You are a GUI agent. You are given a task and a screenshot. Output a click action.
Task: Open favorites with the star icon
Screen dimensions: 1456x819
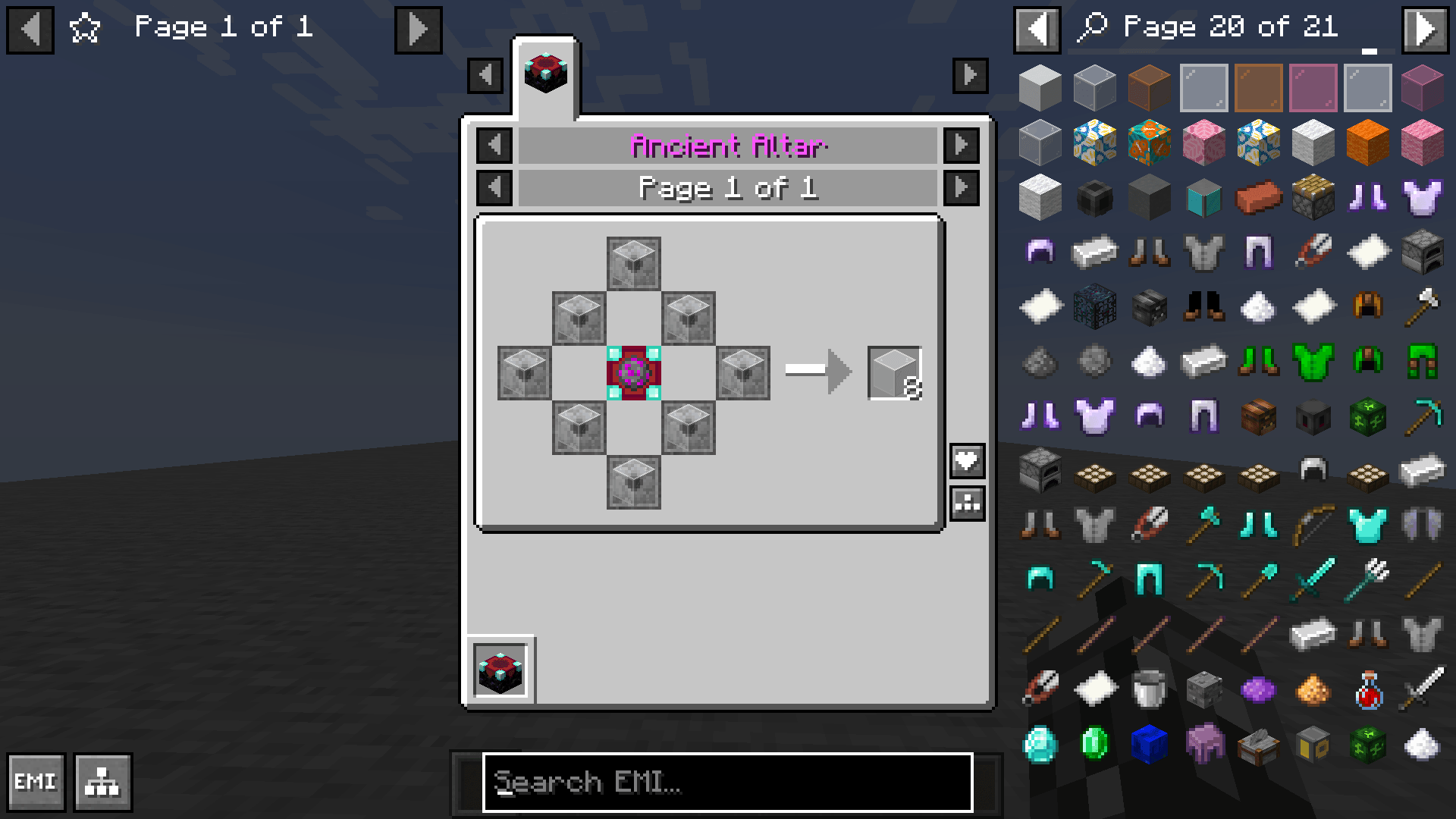86,27
